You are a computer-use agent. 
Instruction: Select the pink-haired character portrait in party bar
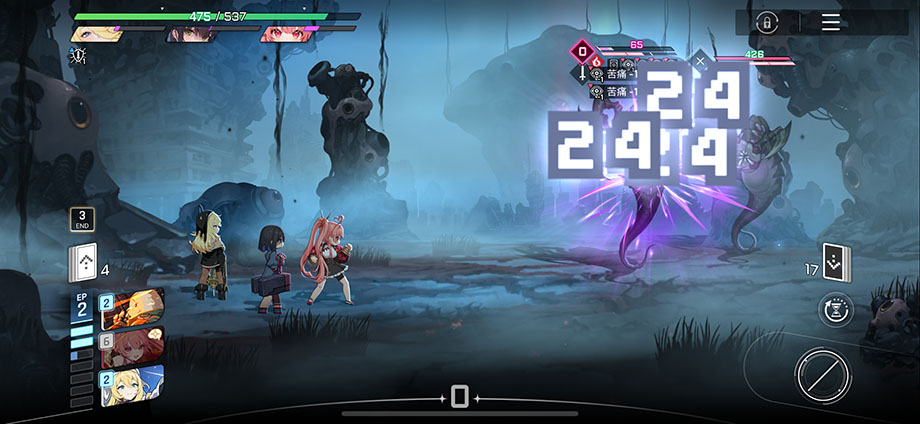pos(288,34)
